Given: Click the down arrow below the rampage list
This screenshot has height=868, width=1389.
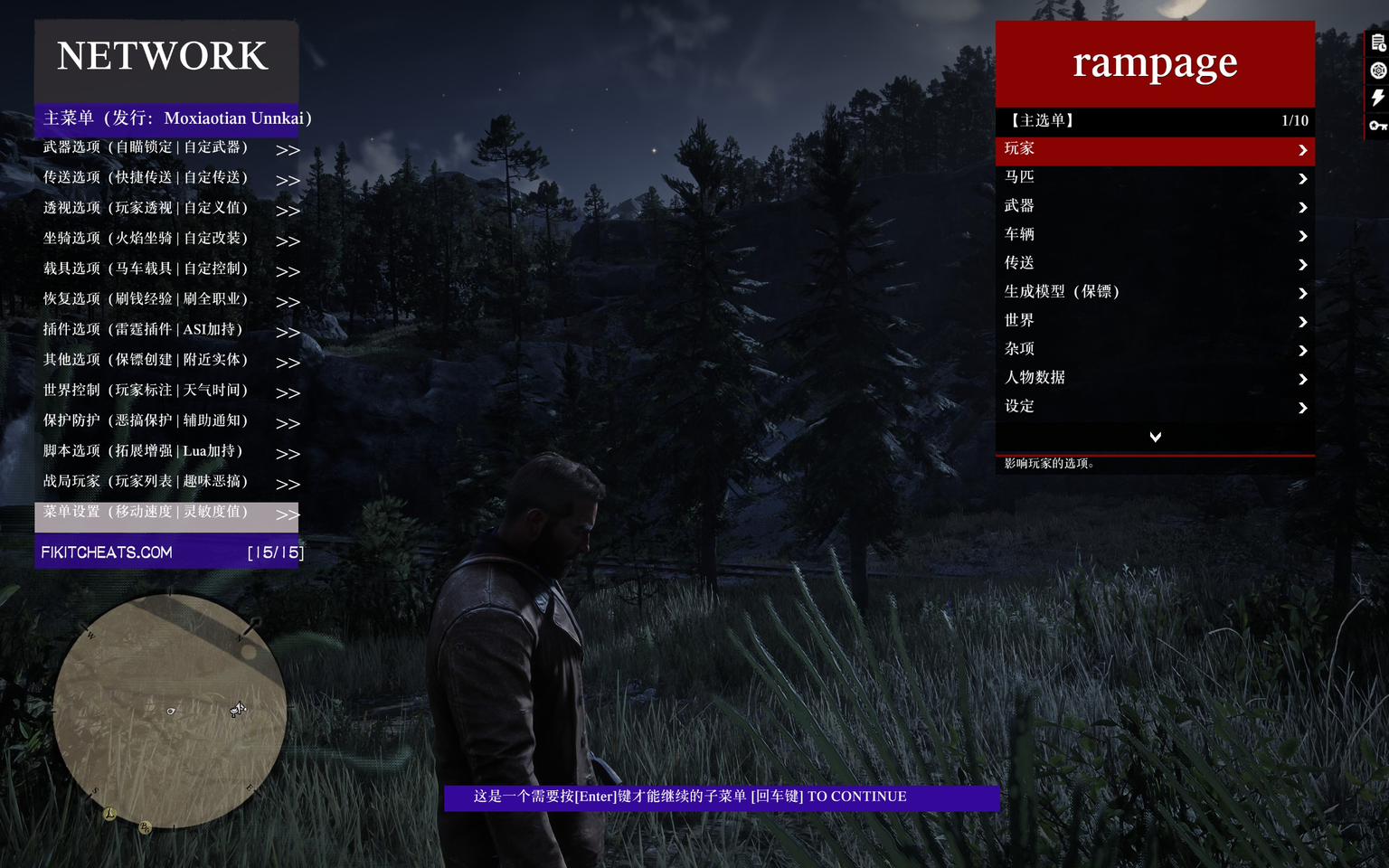Looking at the screenshot, I should point(1155,438).
